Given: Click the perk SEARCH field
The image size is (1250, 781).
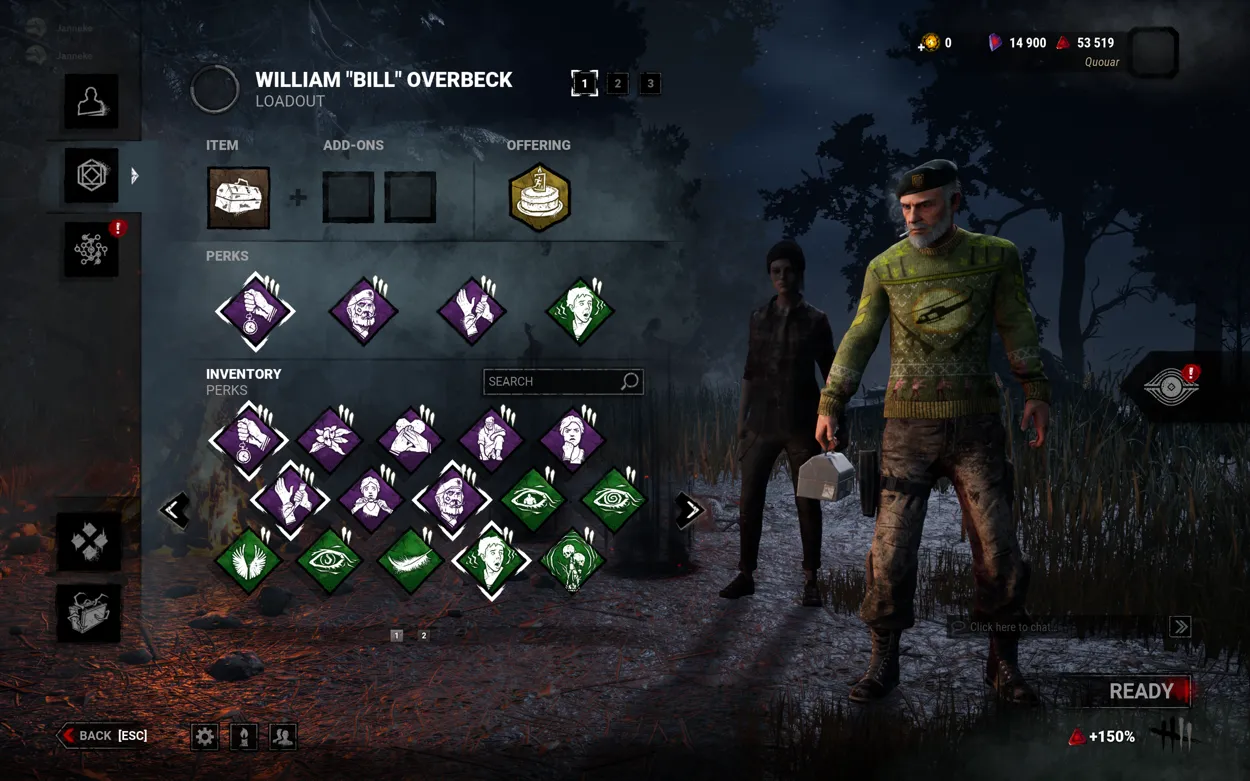Looking at the screenshot, I should (552, 381).
